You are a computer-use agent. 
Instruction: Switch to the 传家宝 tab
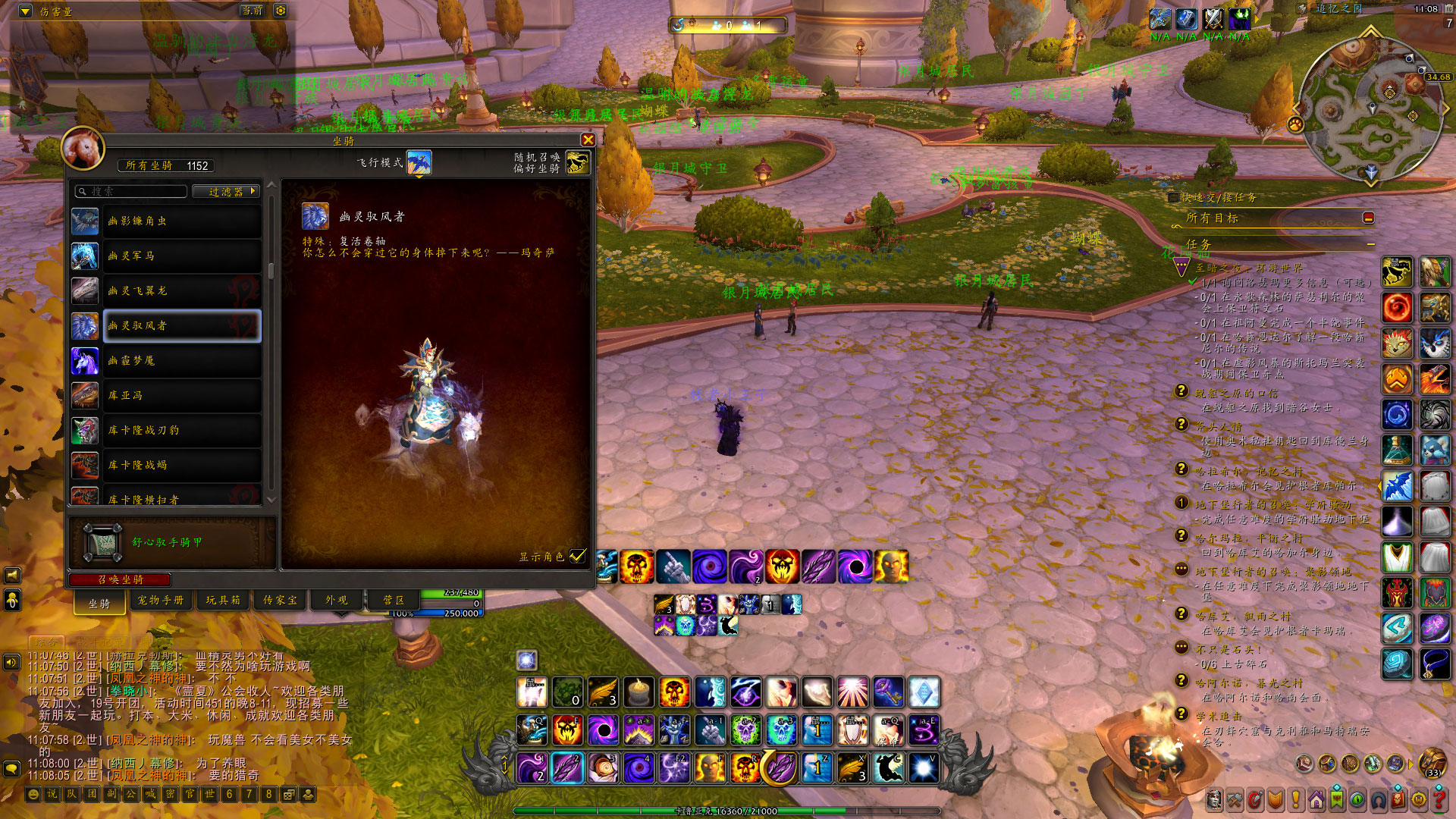(280, 600)
